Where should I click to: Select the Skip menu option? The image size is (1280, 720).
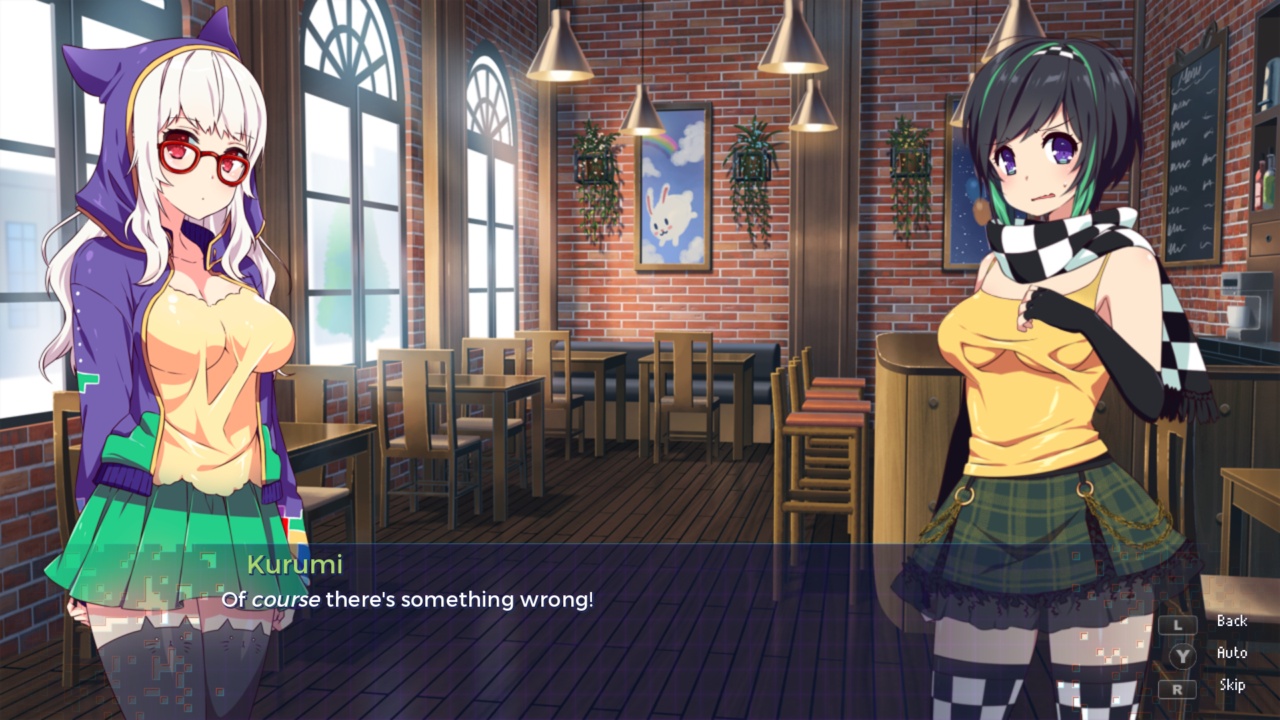(x=1231, y=685)
